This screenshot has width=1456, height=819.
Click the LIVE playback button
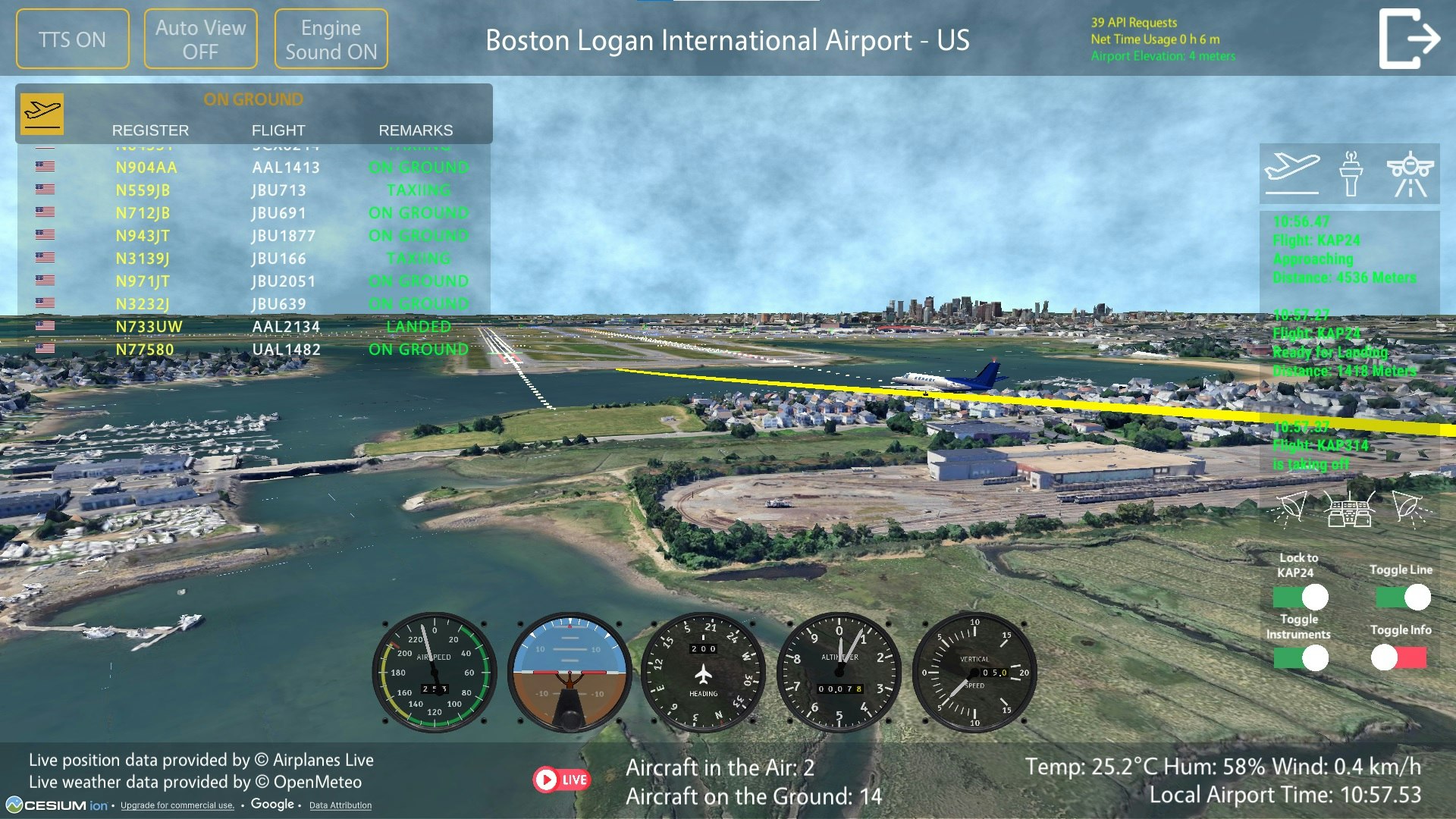562,778
